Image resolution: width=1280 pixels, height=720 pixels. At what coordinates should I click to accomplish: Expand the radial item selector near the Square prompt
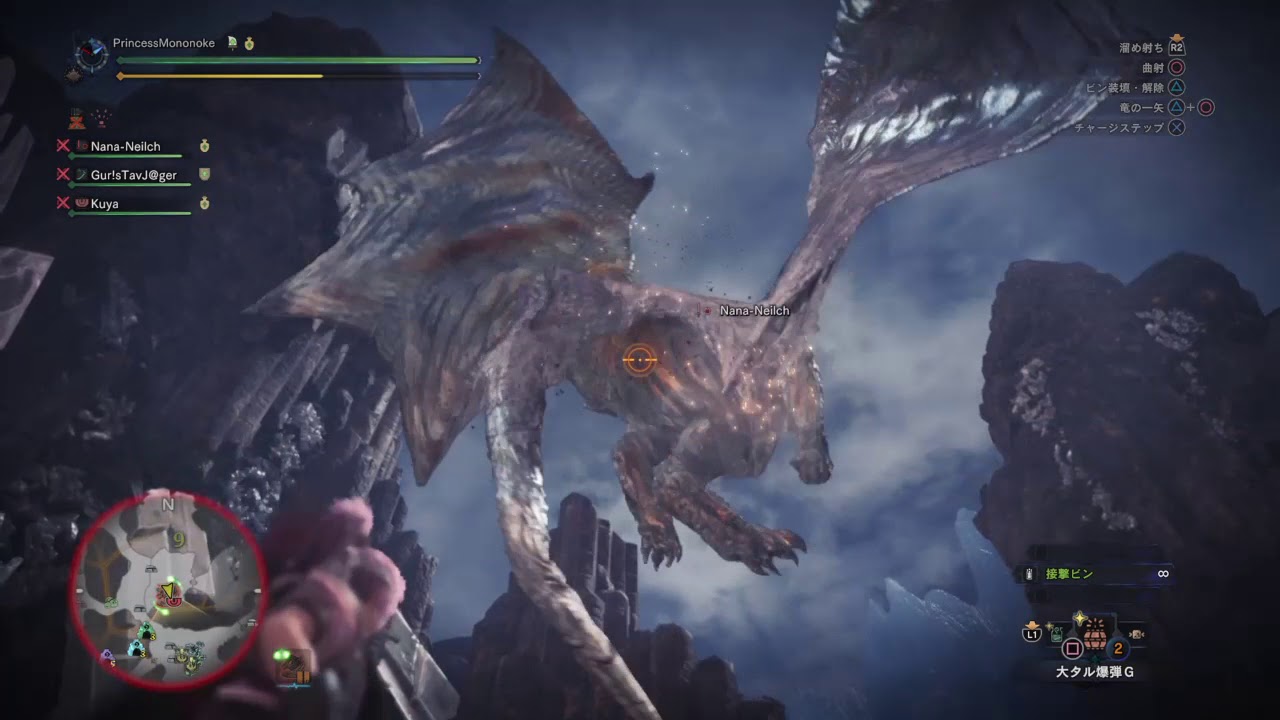tap(1072, 648)
